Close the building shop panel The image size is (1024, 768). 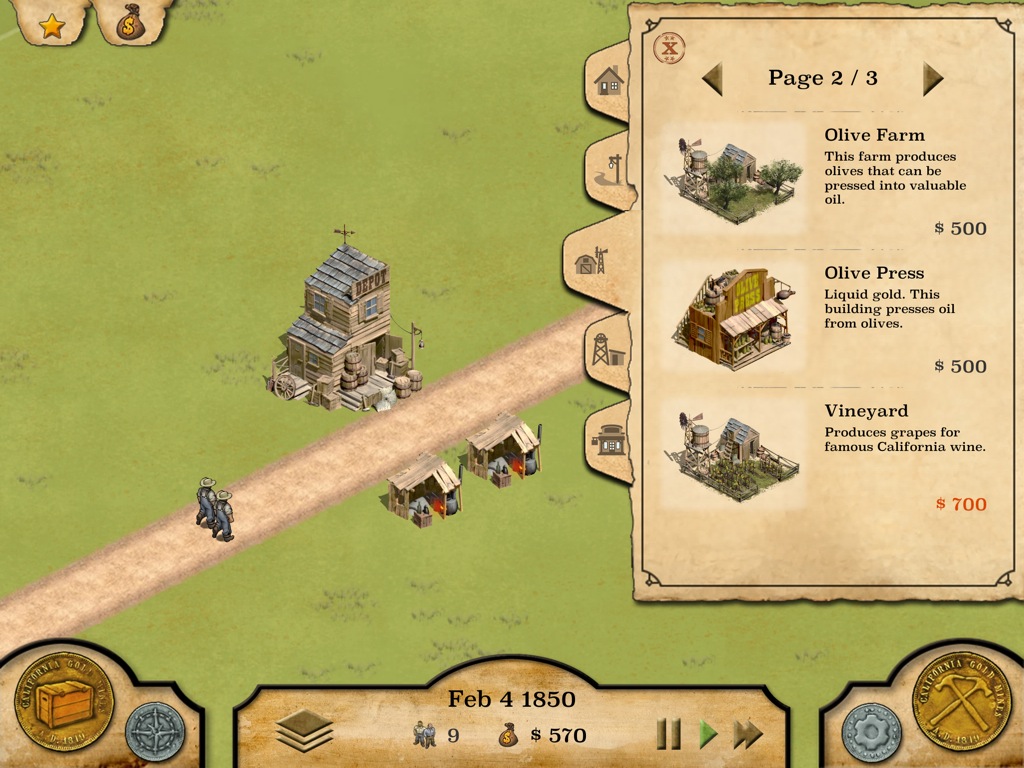click(x=668, y=46)
